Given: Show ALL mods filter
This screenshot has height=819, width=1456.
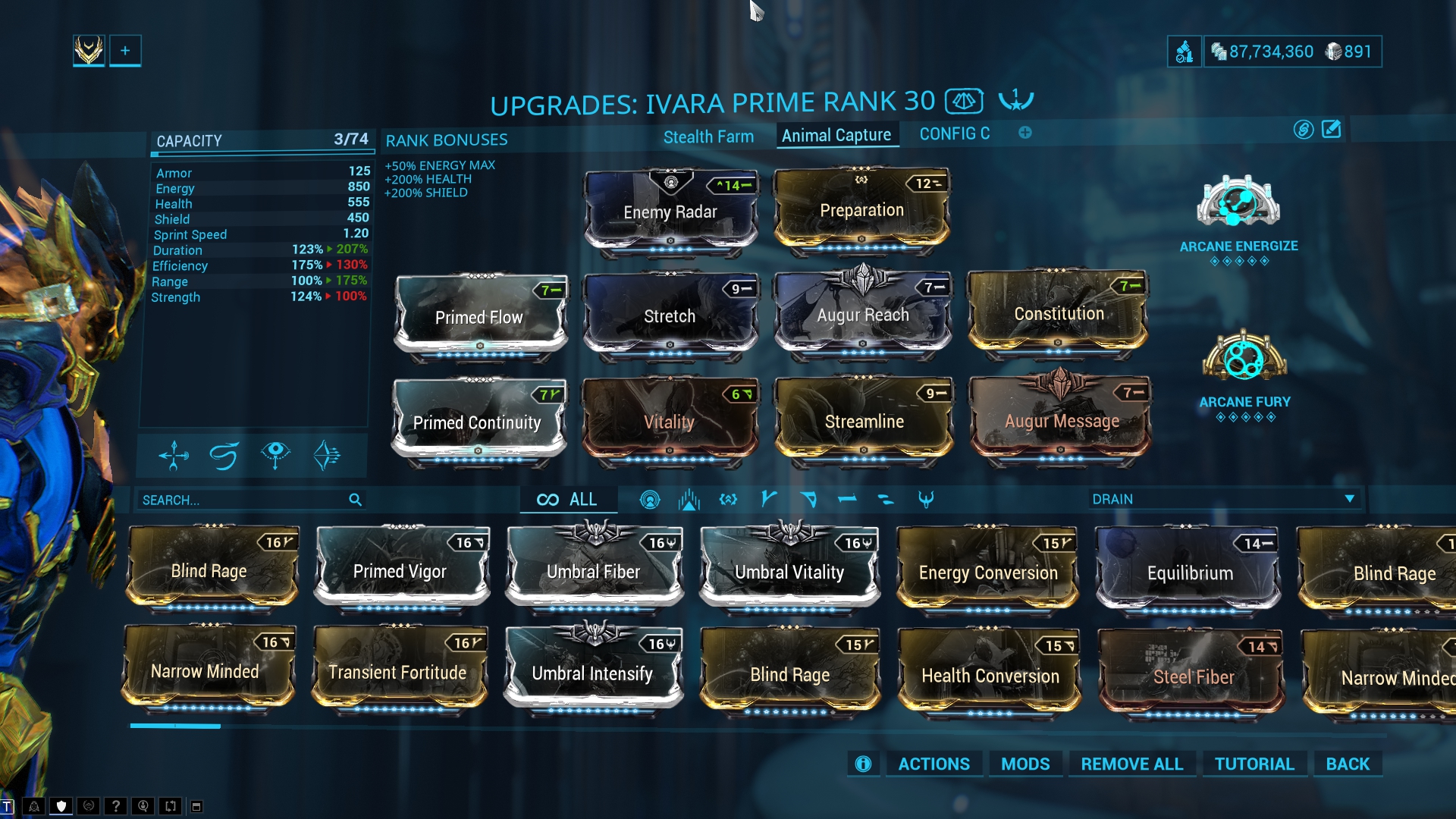Looking at the screenshot, I should pyautogui.click(x=568, y=499).
